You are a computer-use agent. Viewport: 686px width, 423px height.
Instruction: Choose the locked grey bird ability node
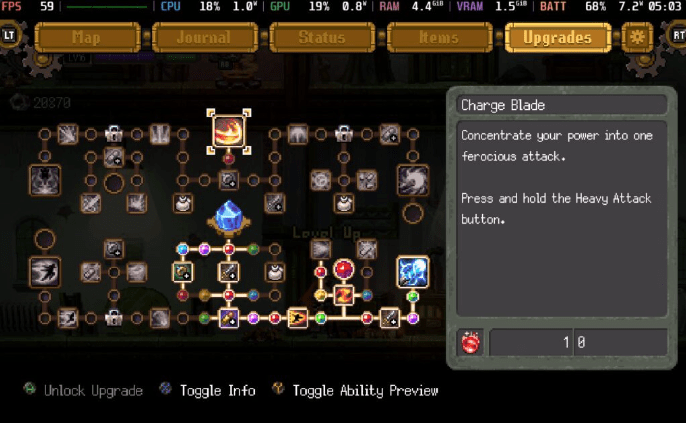click(44, 270)
